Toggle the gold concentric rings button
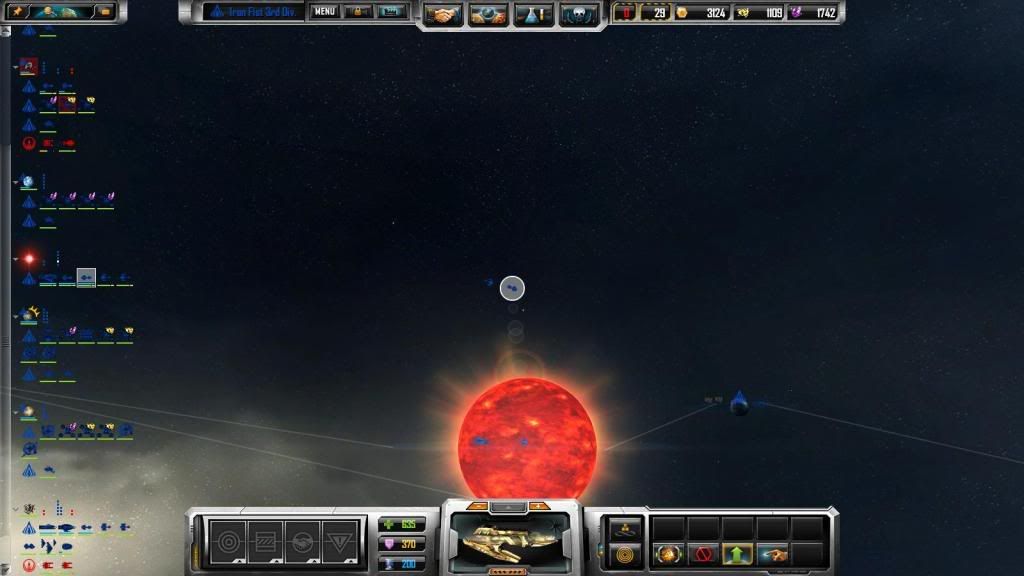The image size is (1024, 576). coord(625,552)
